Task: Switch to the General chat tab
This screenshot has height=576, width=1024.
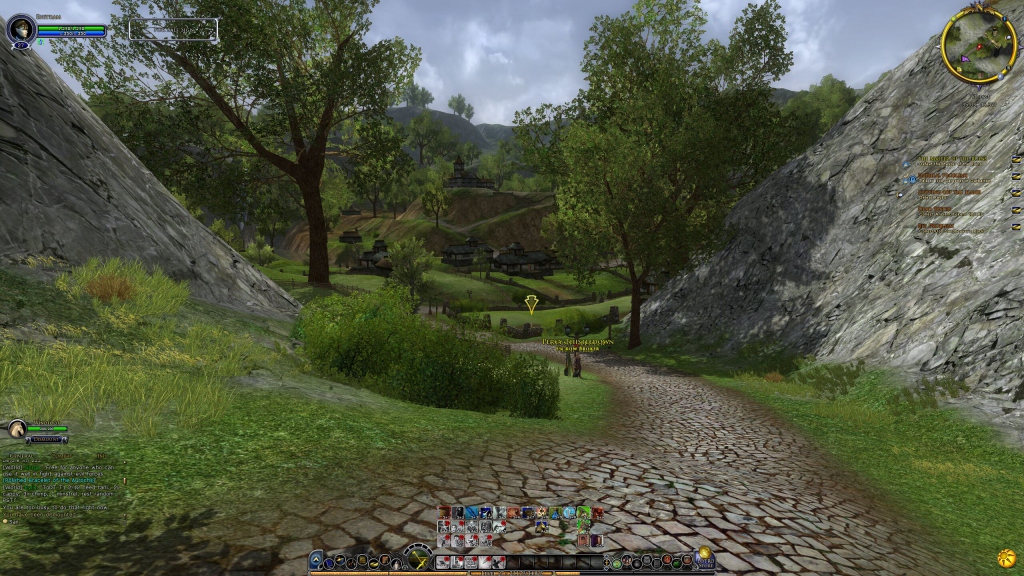Action: [21, 456]
